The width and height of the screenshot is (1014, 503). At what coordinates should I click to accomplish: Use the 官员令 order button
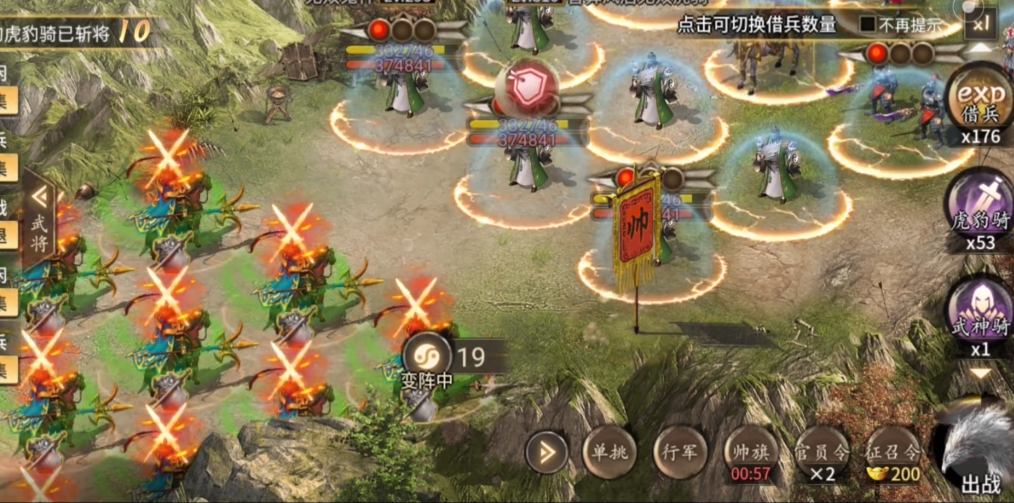(822, 453)
